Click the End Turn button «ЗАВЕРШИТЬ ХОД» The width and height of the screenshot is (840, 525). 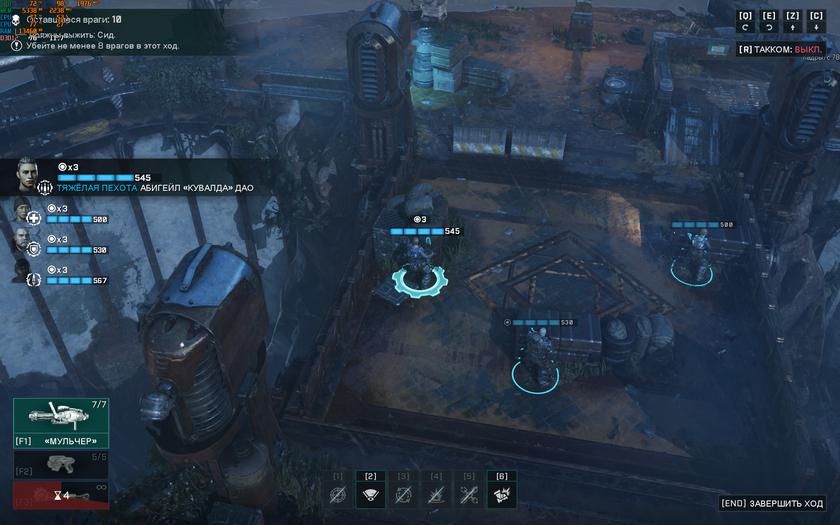[x=773, y=503]
